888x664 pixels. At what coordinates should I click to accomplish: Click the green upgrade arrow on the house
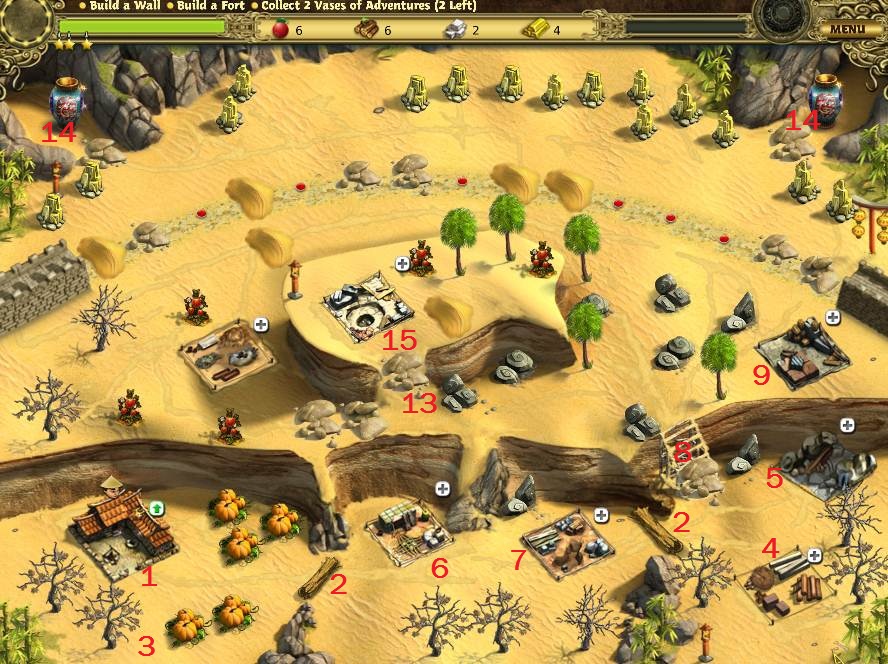157,509
